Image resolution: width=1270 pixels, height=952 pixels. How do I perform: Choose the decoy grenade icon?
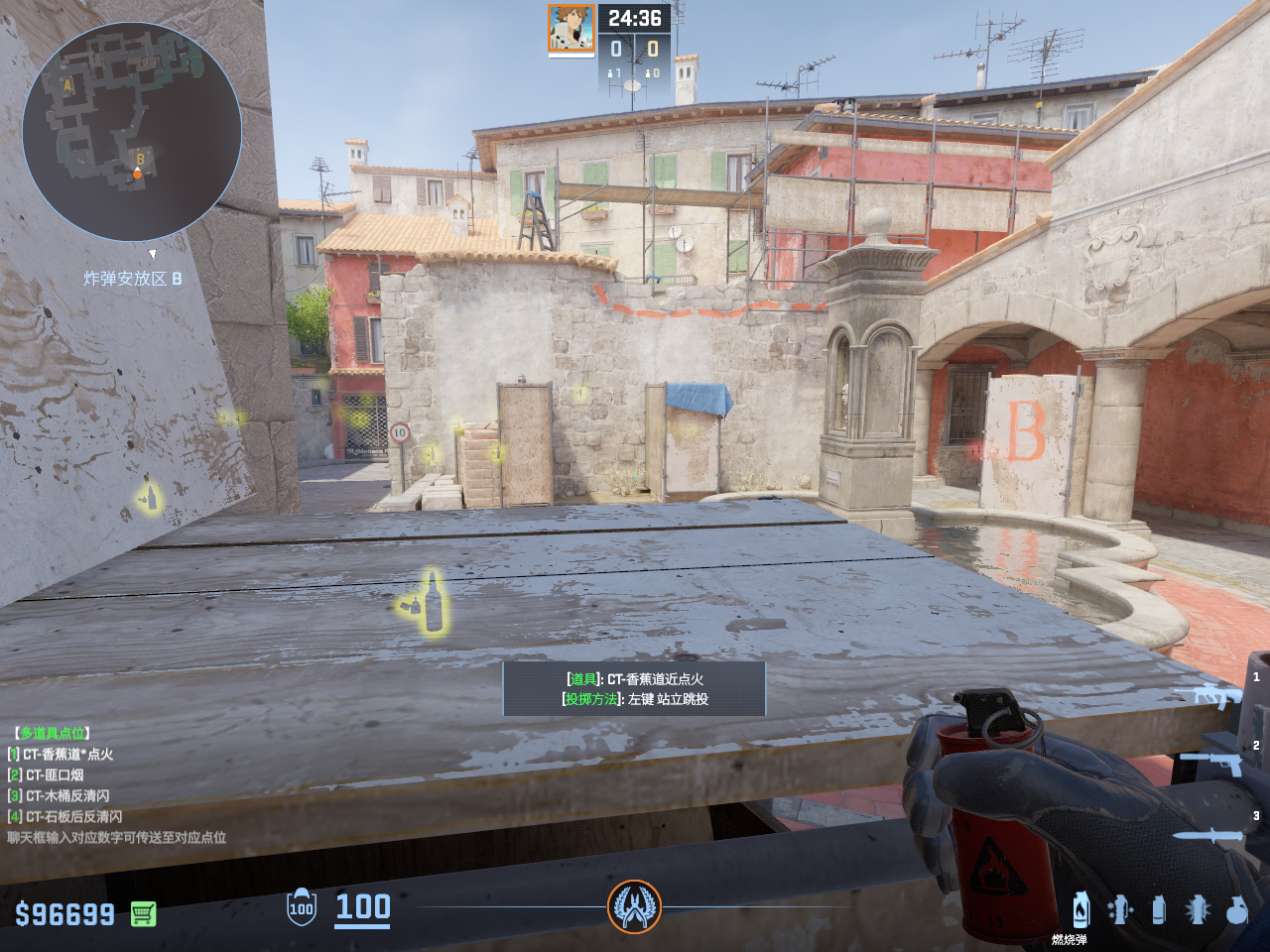click(1119, 909)
